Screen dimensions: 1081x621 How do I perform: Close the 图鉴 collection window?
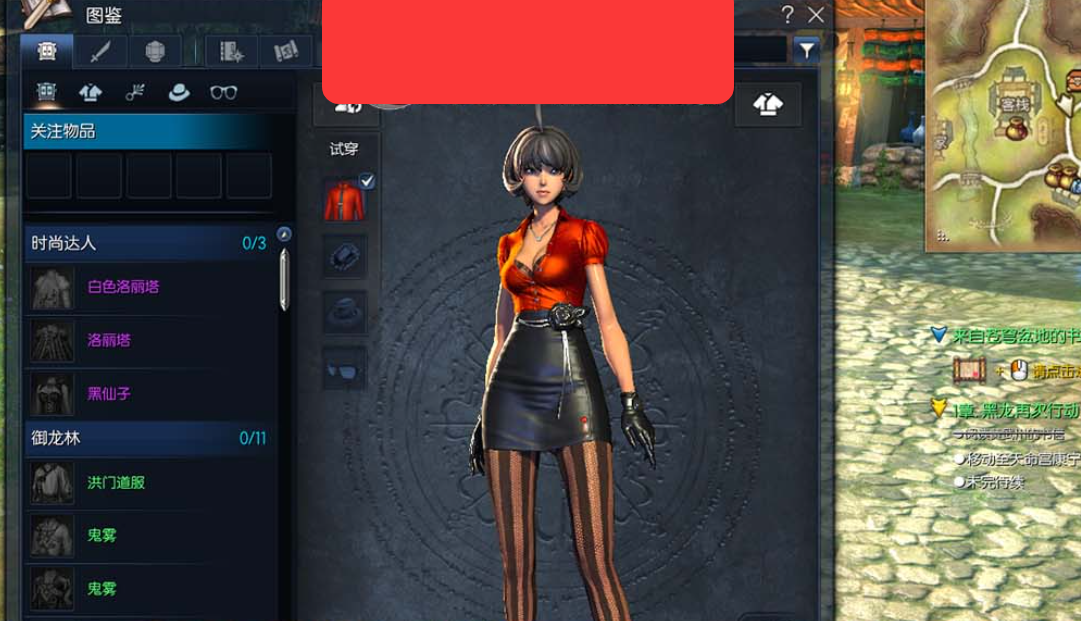point(816,14)
